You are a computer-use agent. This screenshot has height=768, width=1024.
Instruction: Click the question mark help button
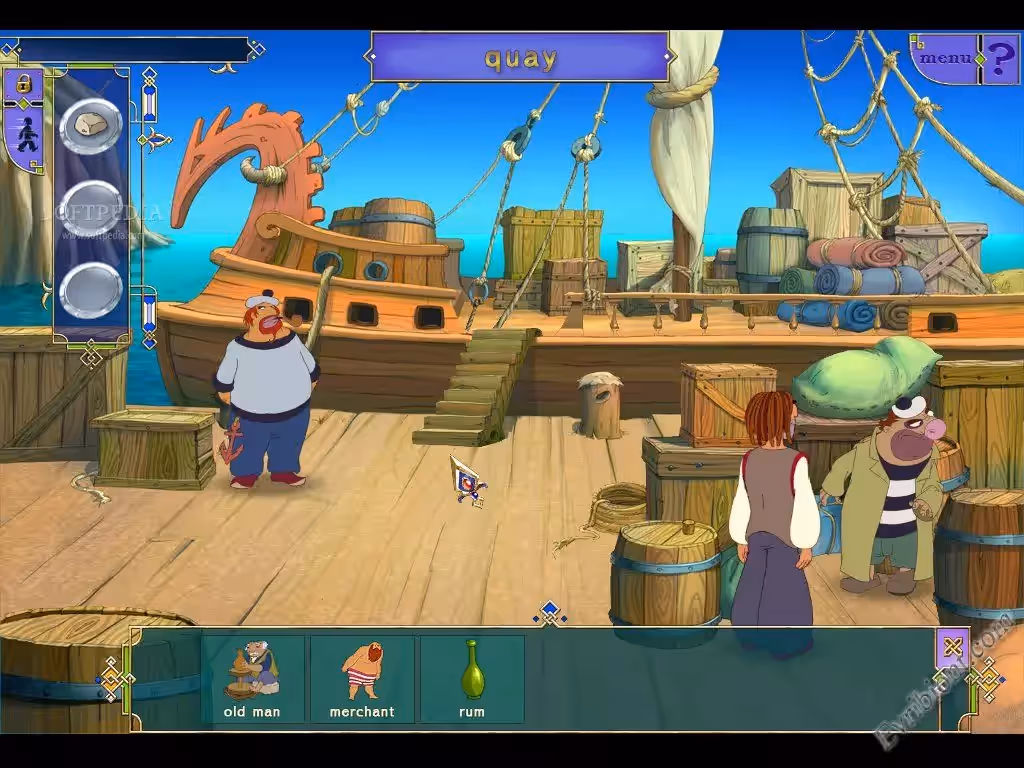pos(1000,58)
